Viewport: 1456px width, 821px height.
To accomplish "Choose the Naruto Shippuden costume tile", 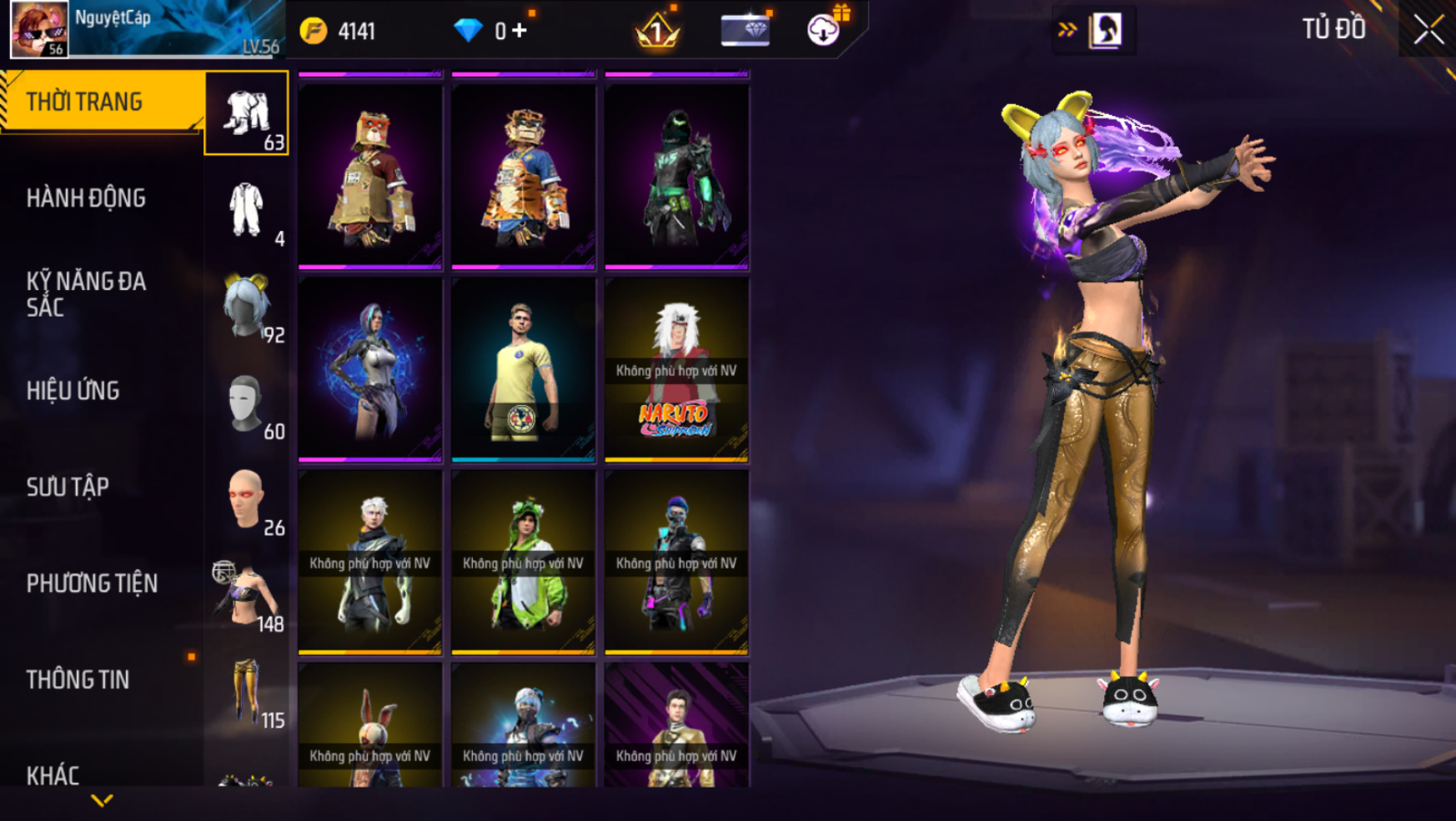I will pyautogui.click(x=676, y=368).
